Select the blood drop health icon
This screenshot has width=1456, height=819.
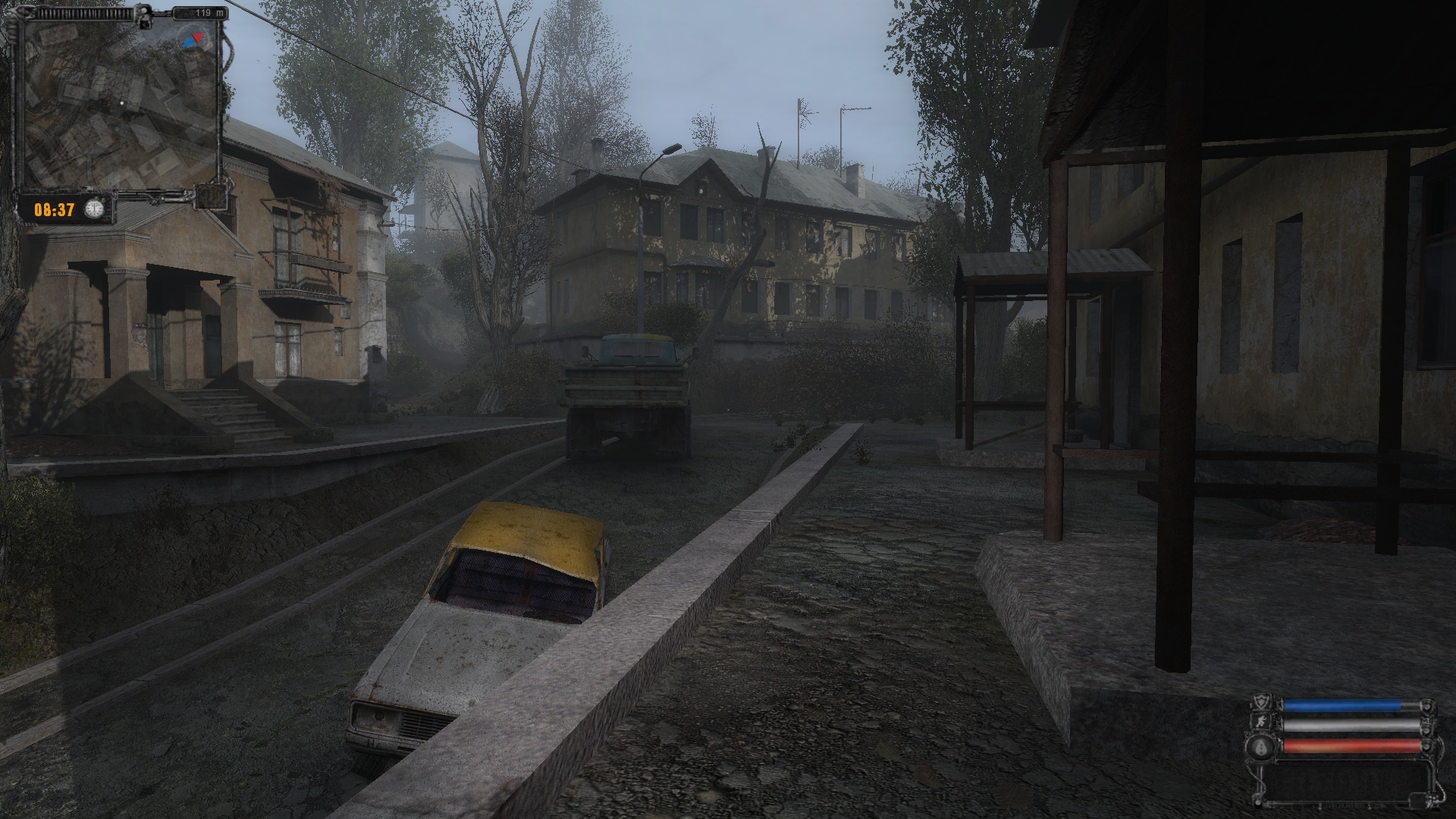[x=1260, y=747]
